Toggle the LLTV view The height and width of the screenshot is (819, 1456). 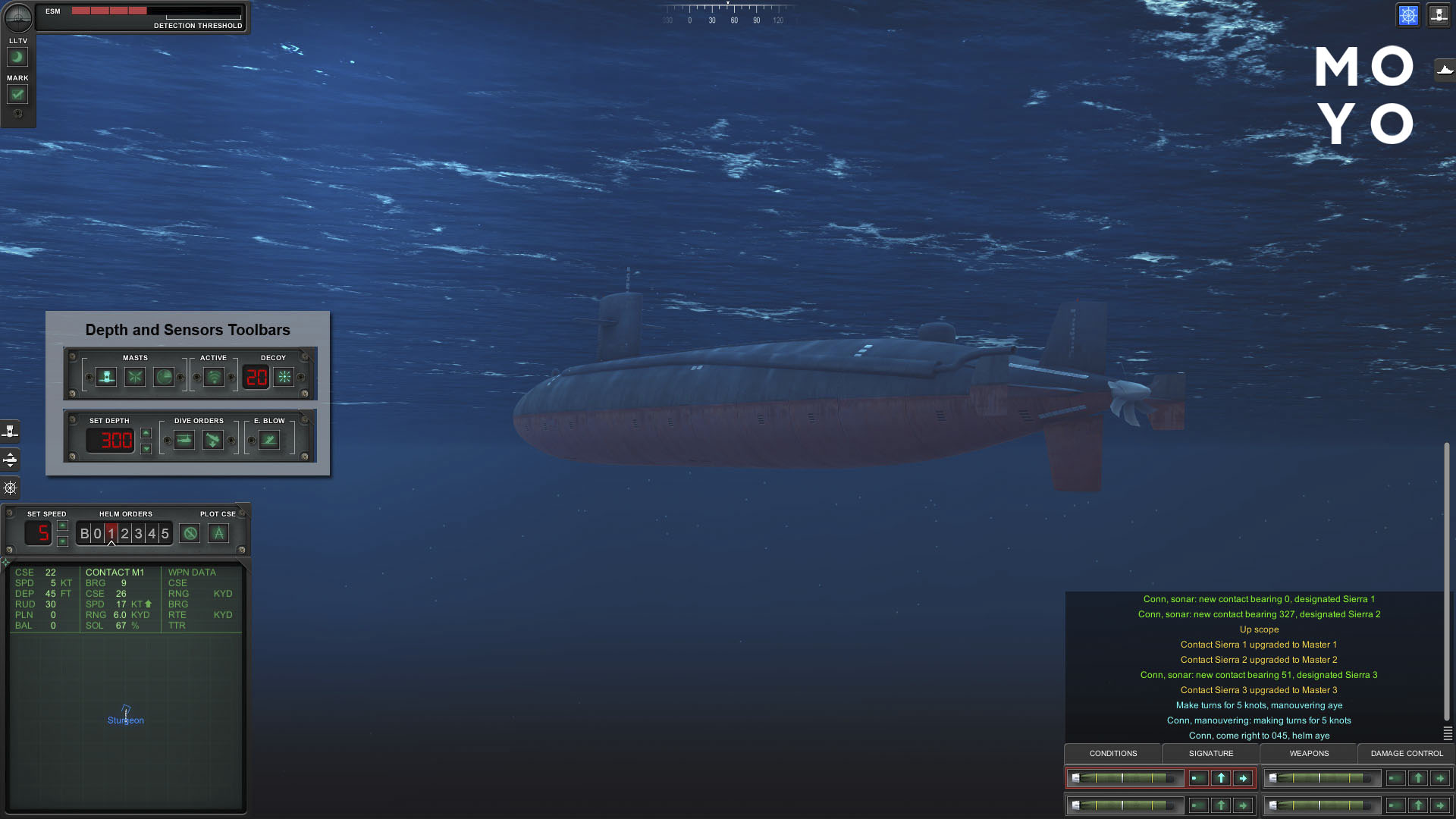(x=17, y=57)
